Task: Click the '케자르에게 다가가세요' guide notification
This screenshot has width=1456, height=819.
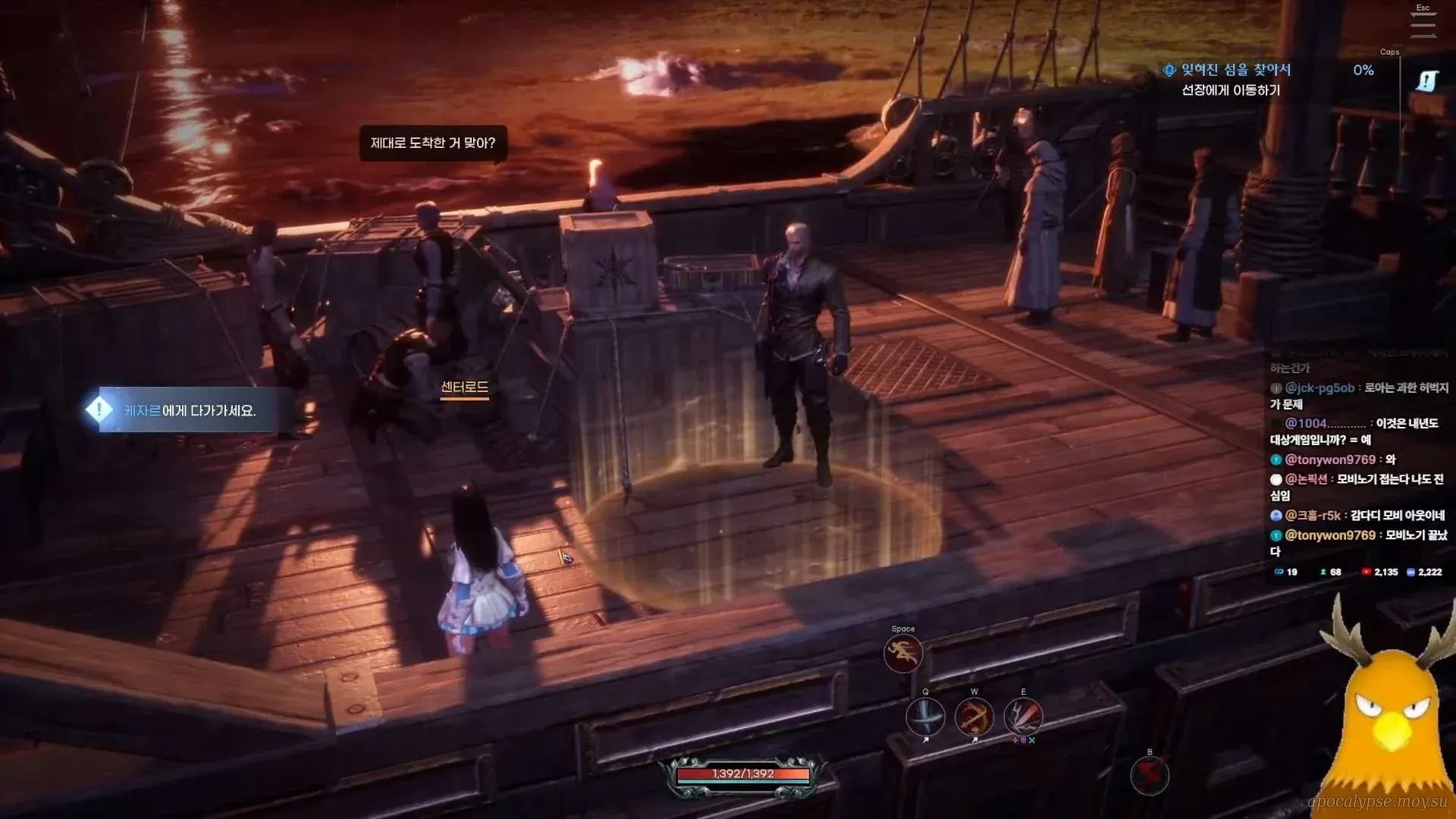Action: (x=190, y=410)
